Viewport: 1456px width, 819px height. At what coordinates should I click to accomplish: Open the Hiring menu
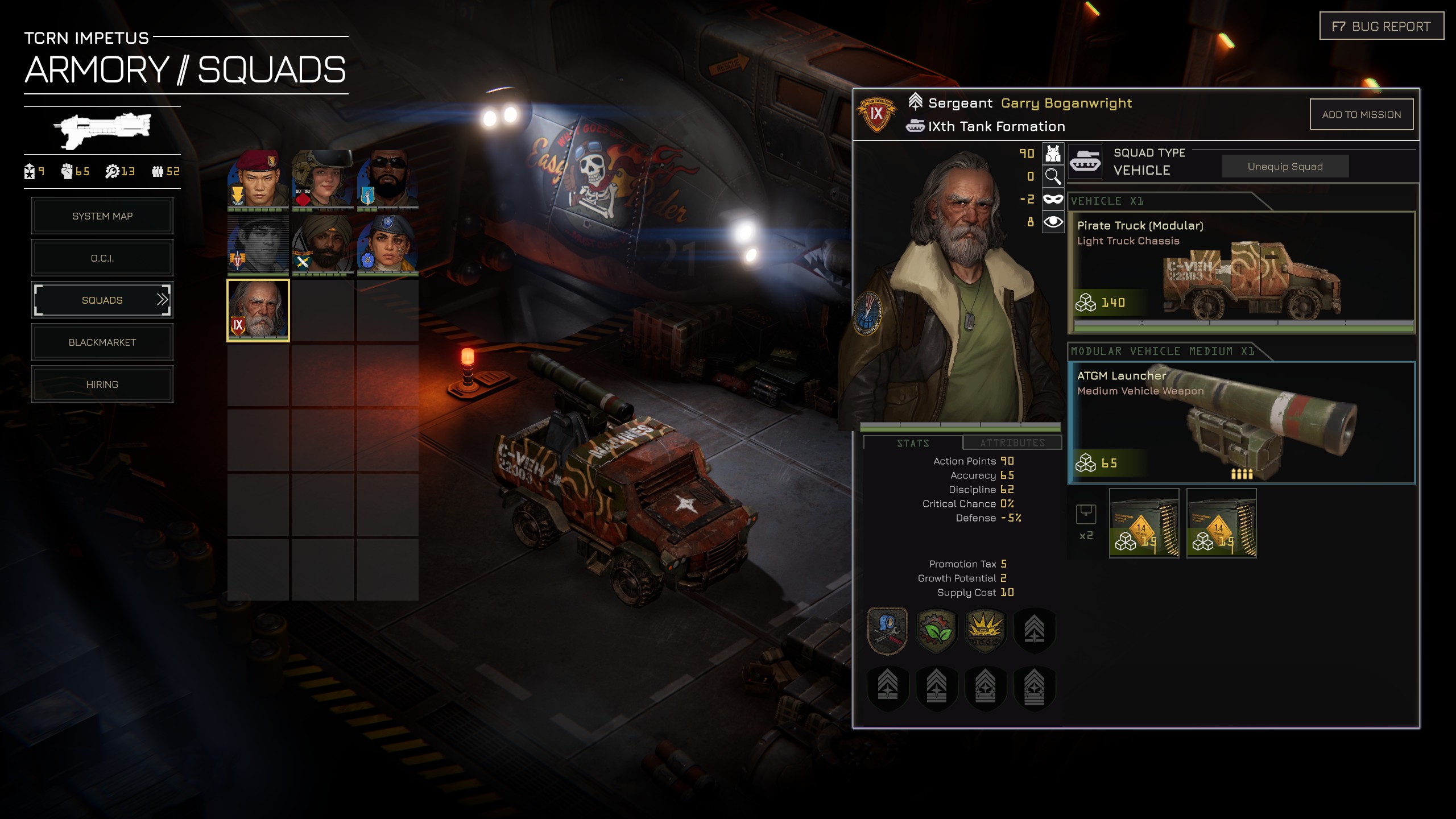pos(102,384)
